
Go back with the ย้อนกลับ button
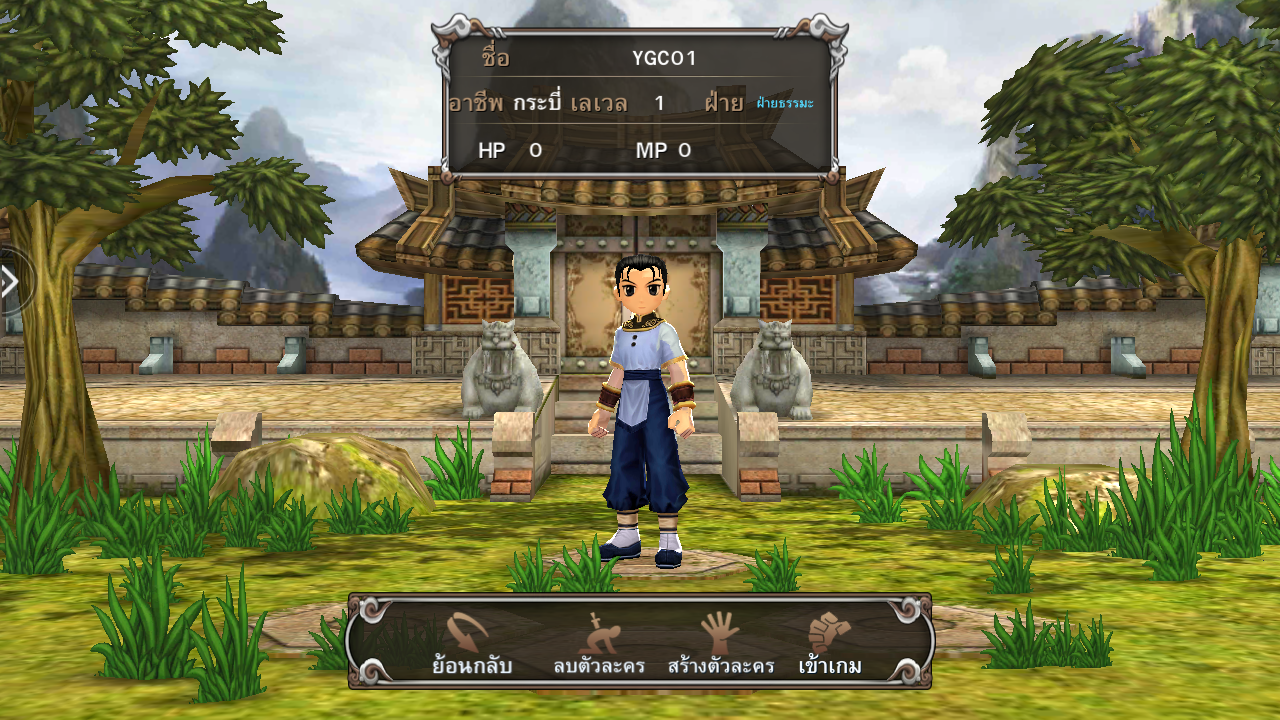[471, 645]
